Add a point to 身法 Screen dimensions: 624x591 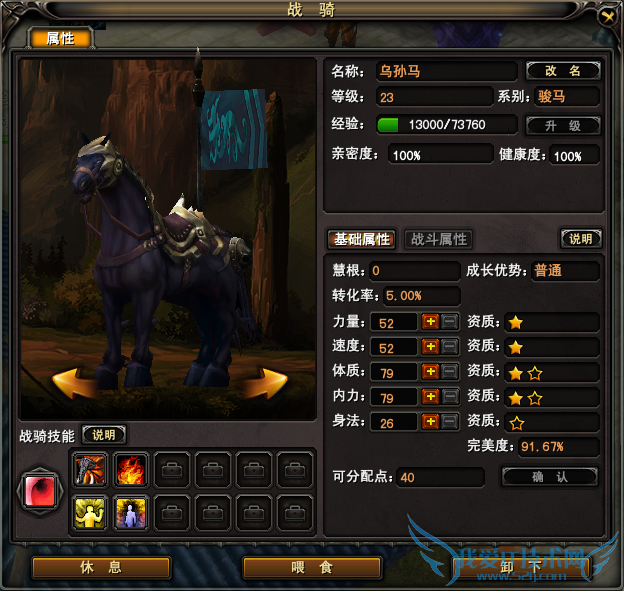tap(430, 422)
